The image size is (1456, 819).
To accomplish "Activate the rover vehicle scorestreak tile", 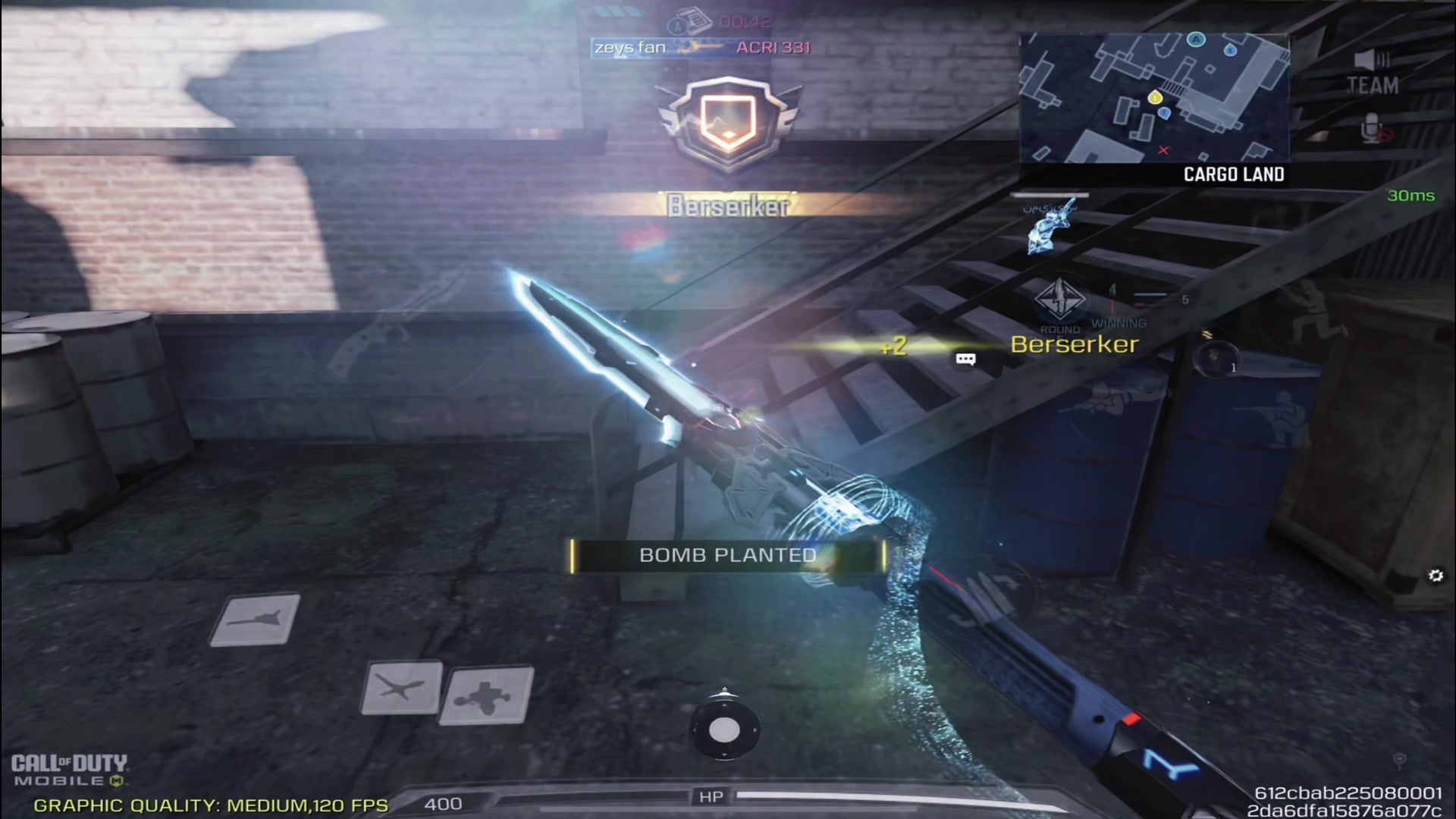I will click(x=486, y=695).
